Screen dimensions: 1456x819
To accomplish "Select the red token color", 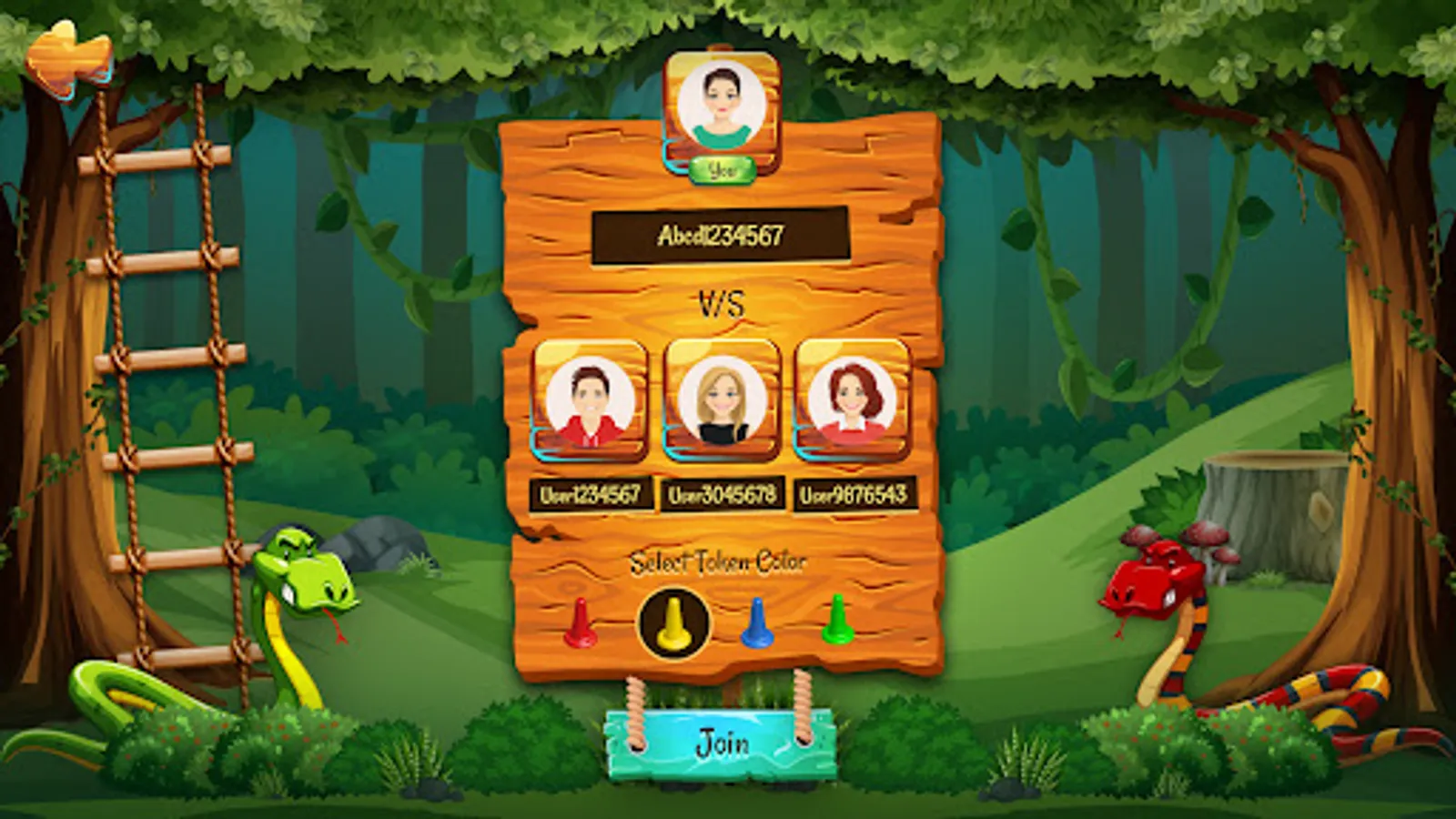I will point(582,623).
